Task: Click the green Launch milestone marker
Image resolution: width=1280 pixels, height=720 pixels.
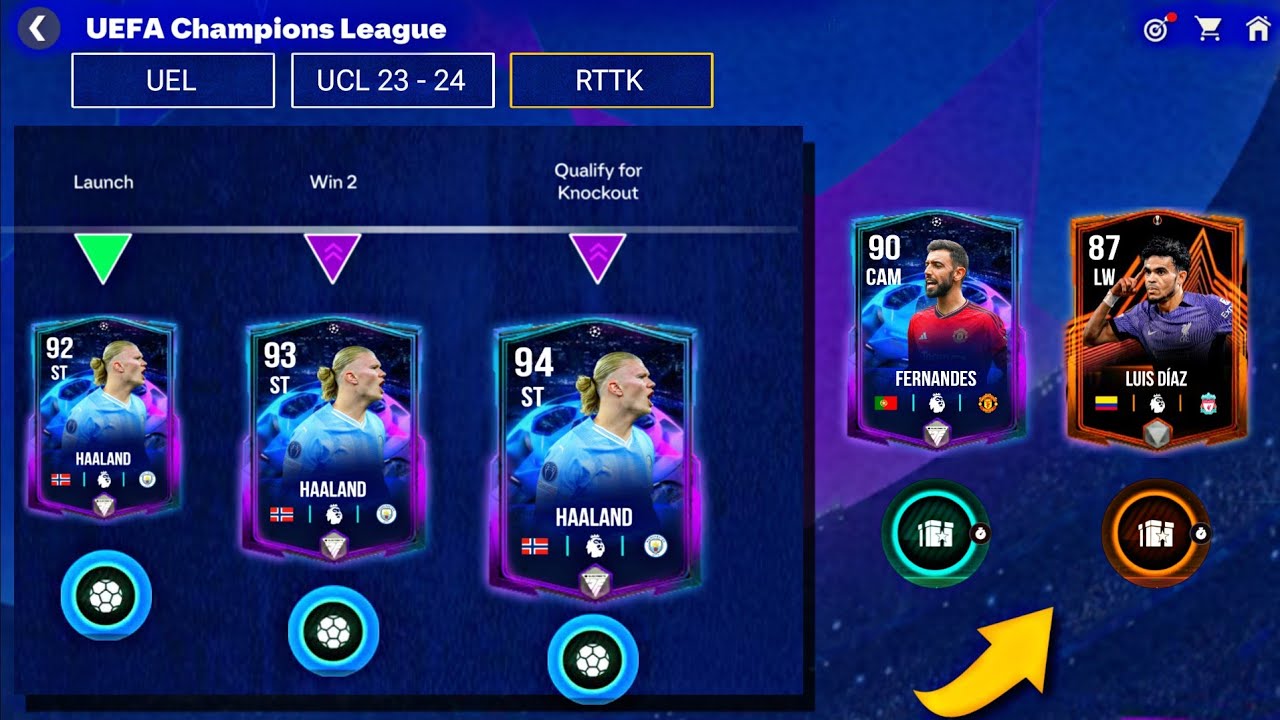Action: (x=104, y=257)
